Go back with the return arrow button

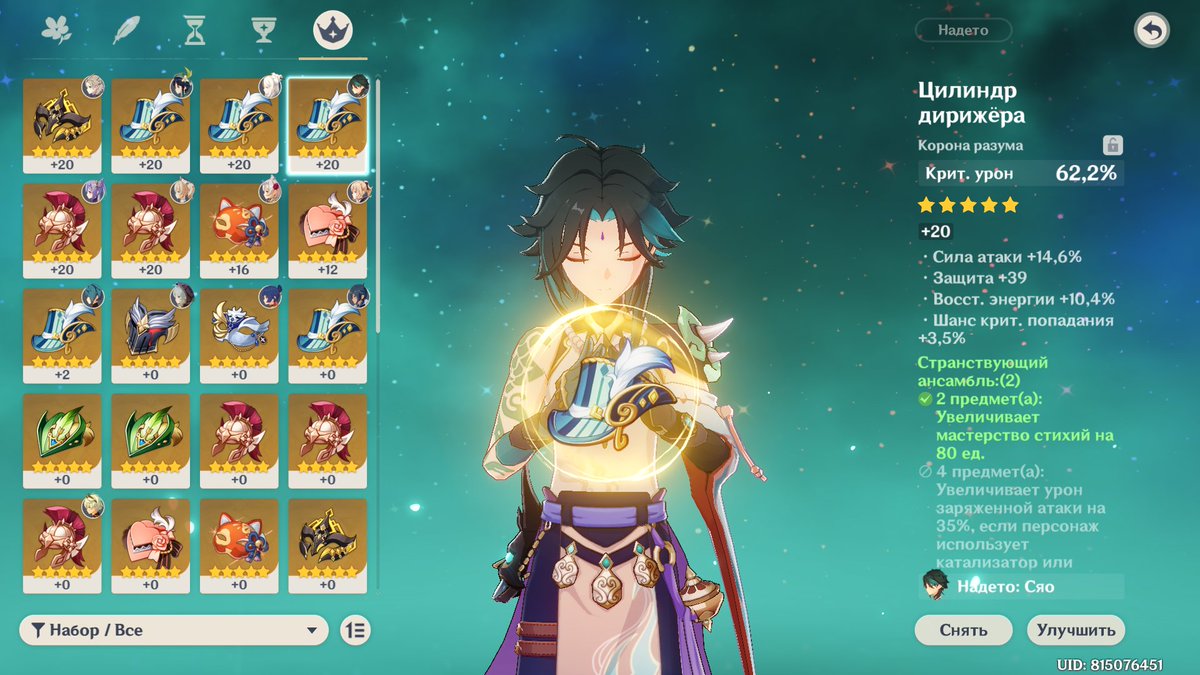[x=1151, y=31]
